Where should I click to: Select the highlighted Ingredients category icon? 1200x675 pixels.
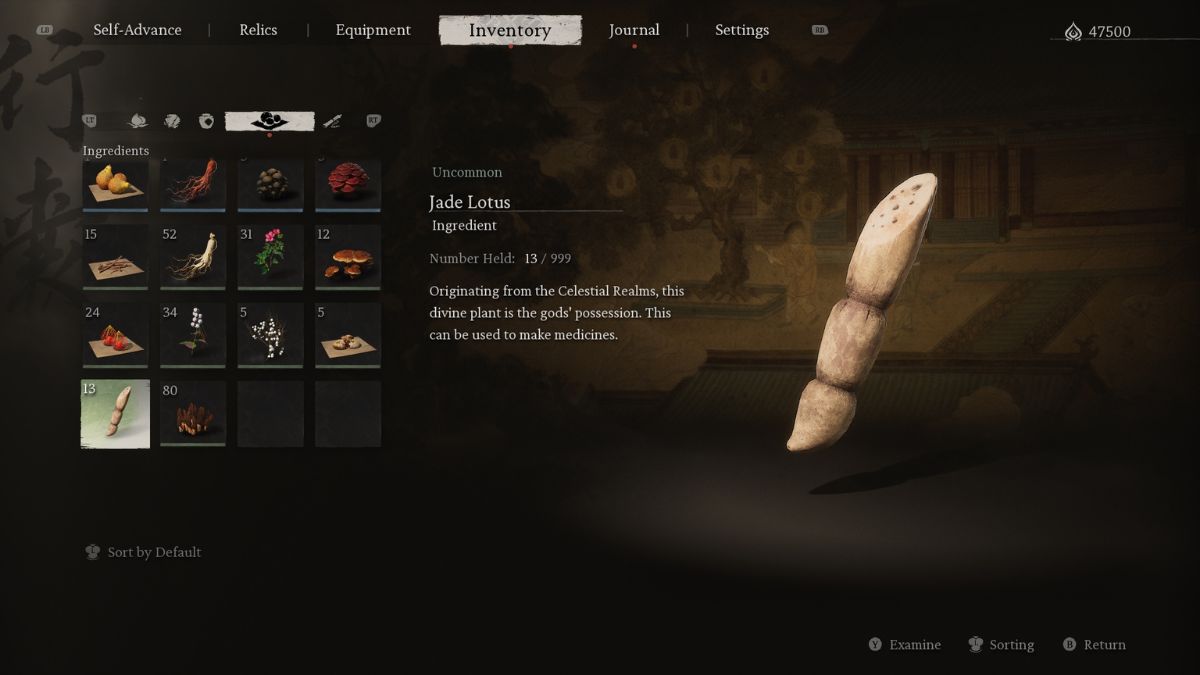[269, 121]
